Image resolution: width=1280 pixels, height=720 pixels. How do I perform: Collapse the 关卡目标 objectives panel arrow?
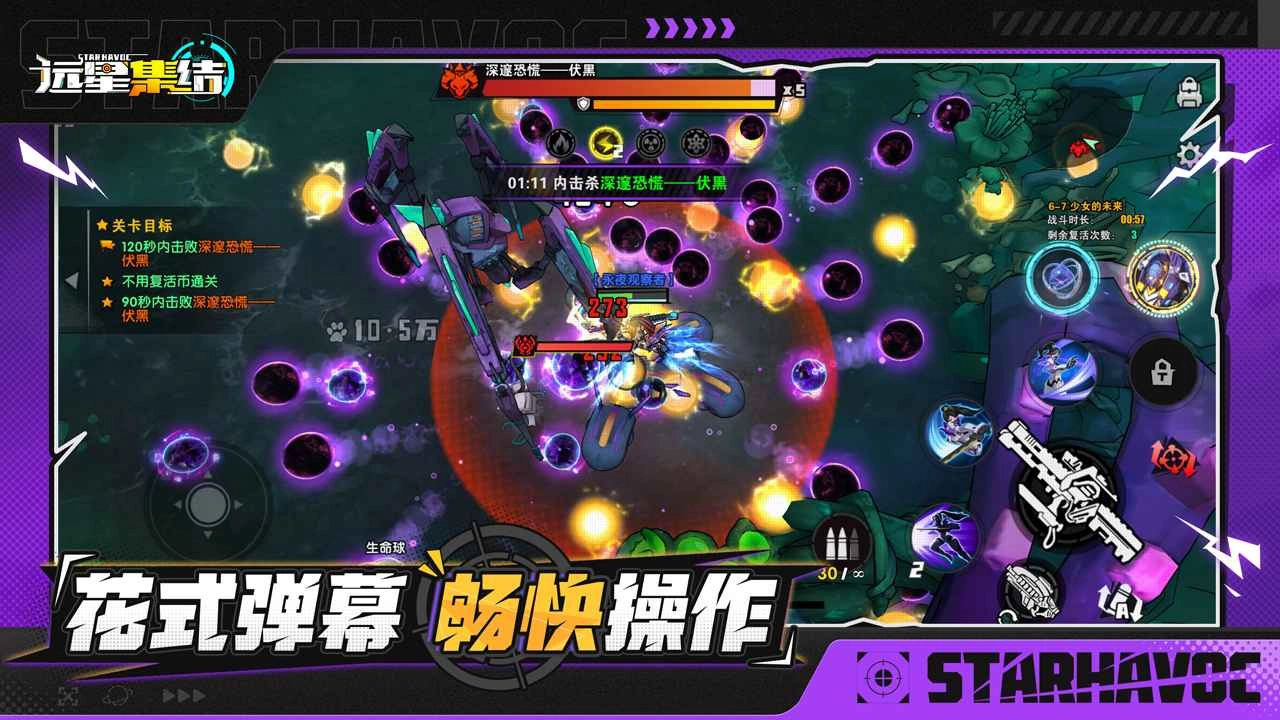click(71, 280)
